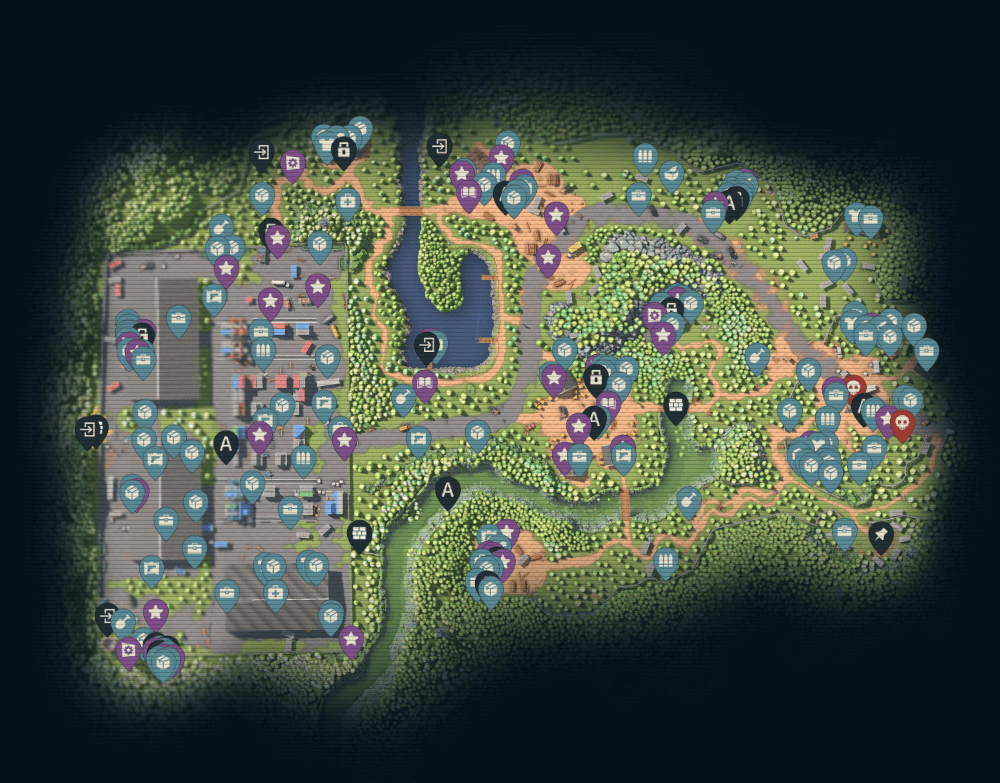The image size is (1000, 783).
Task: Select the black pushpin map marker
Action: click(880, 536)
